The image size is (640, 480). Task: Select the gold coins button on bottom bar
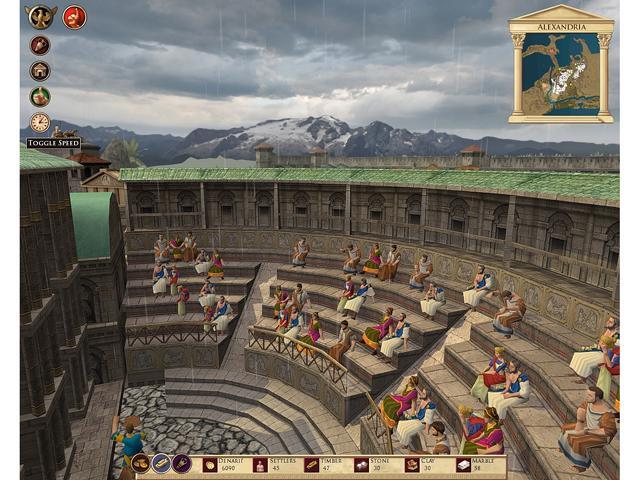141,464
